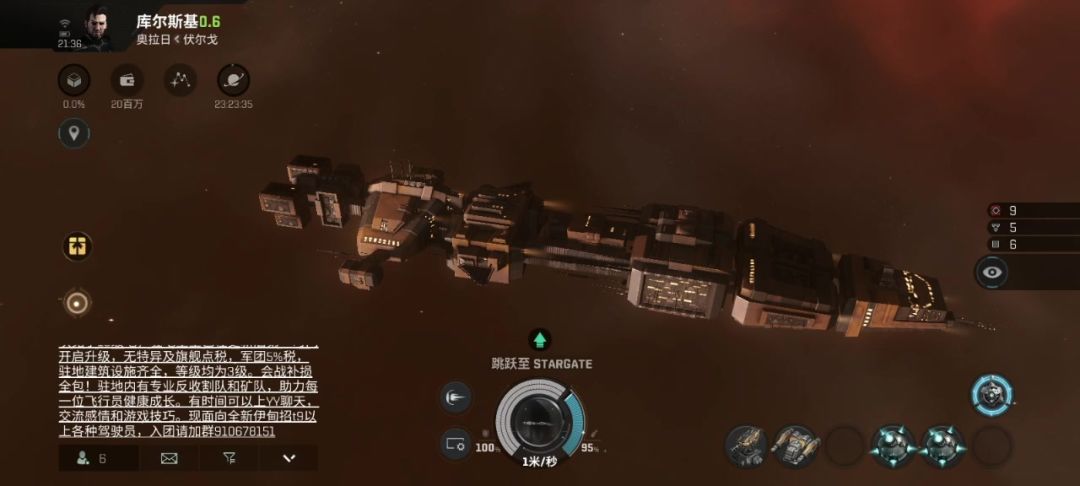Open the wallet showing 20百万

coord(127,81)
